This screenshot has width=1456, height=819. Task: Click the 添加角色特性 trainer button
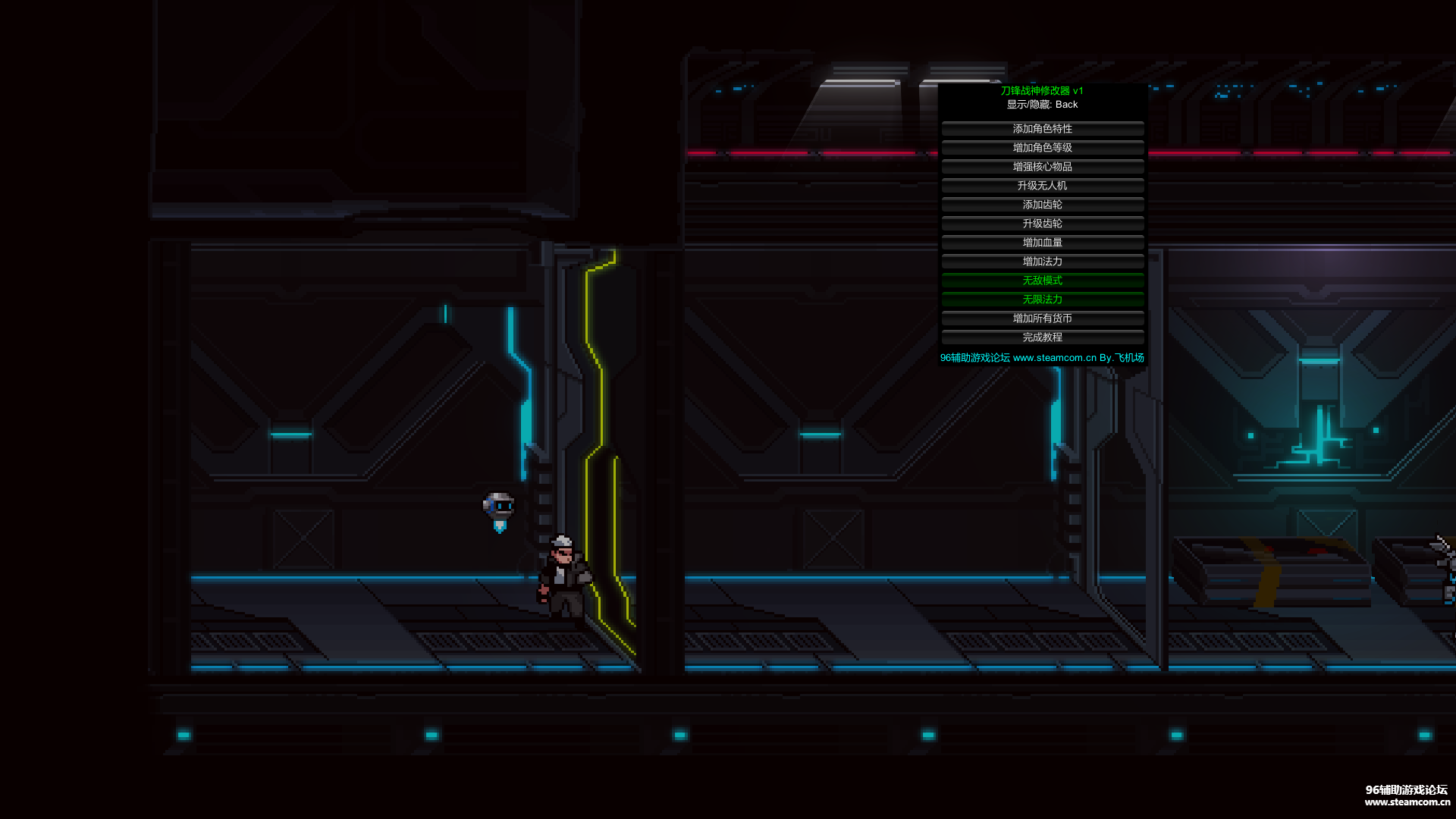1042,129
